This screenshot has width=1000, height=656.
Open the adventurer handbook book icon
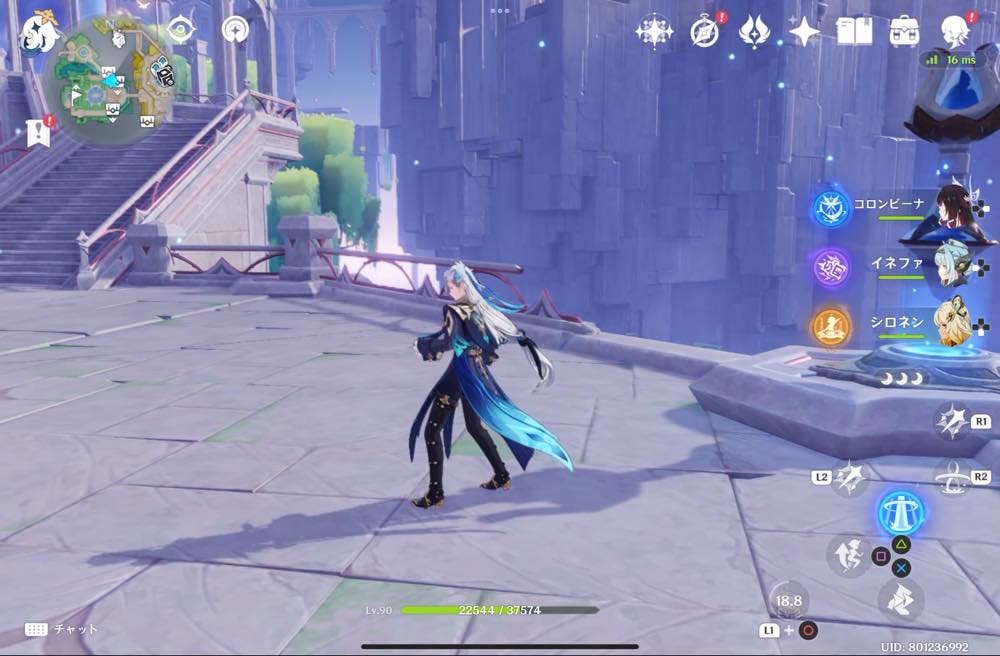coord(854,32)
